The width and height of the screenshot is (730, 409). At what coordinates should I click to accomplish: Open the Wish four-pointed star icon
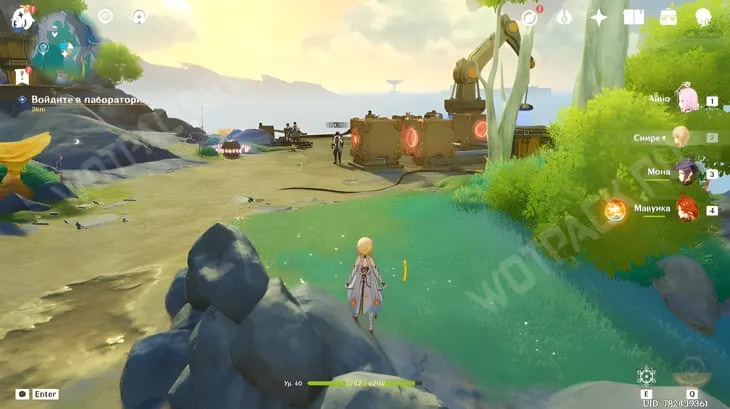[x=599, y=17]
